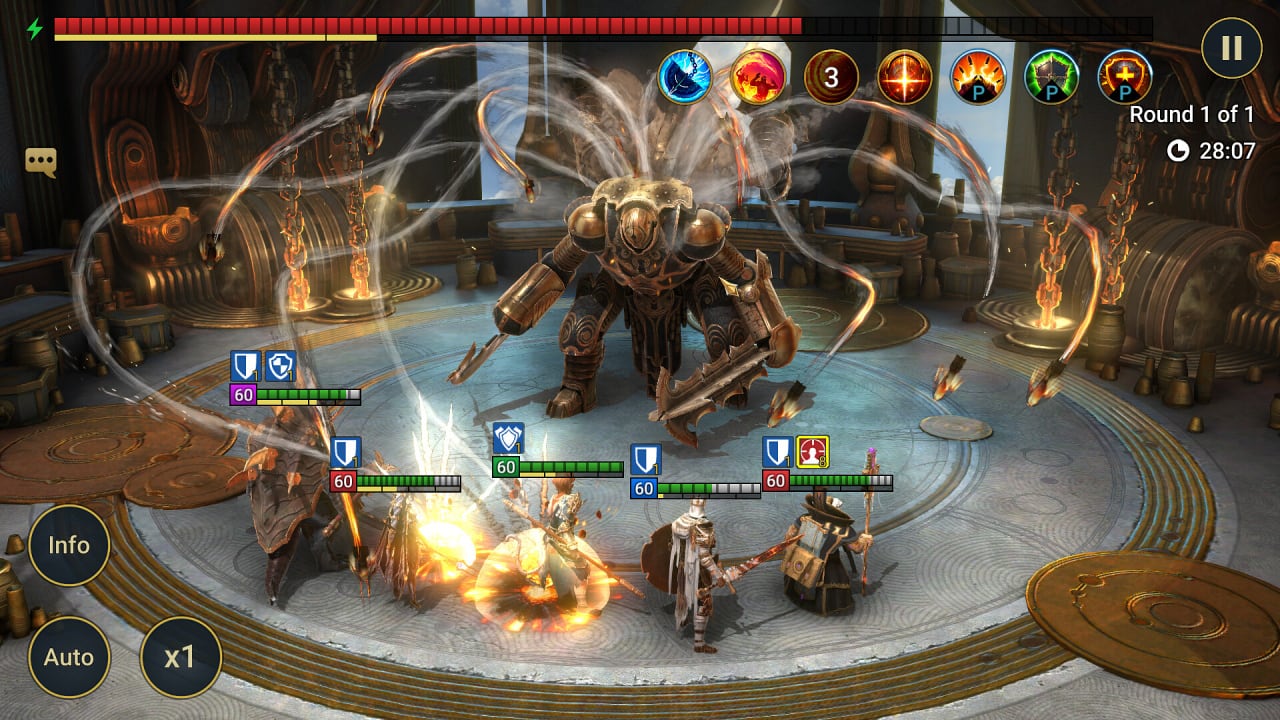Screen dimensions: 1280x720
Task: Pause the battle
Action: coord(1231,48)
